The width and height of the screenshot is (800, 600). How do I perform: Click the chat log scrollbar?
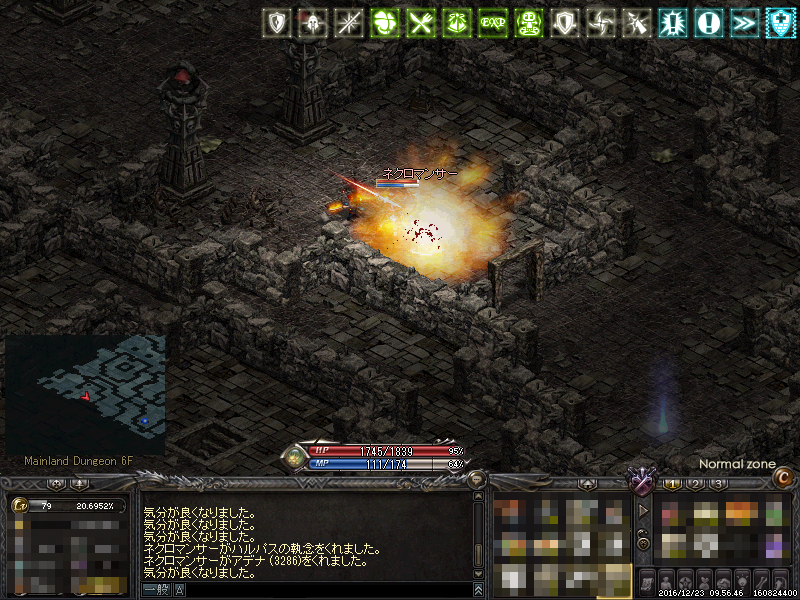[478, 530]
